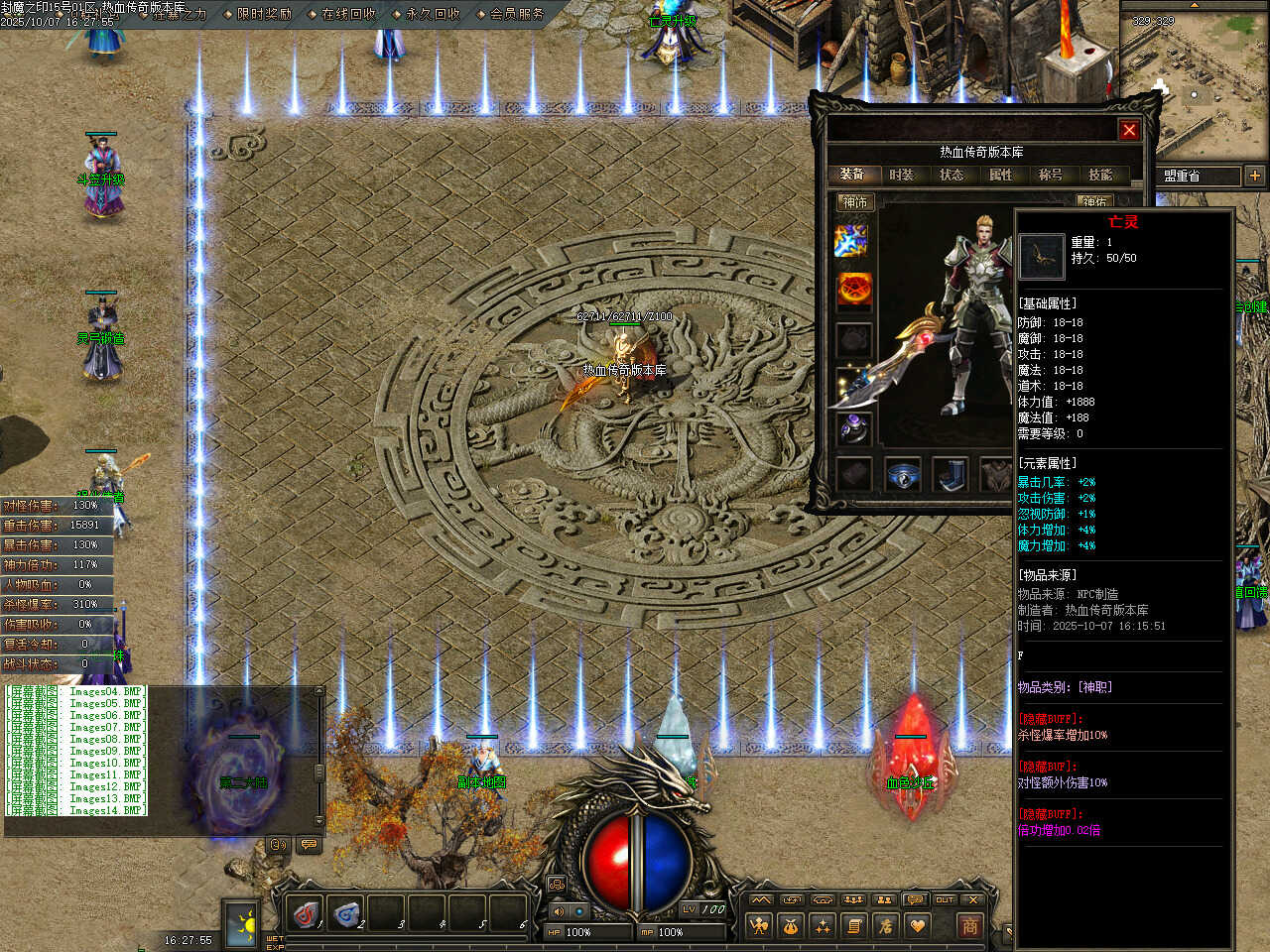
Task: Select the blue belt equipment slot
Action: [903, 474]
